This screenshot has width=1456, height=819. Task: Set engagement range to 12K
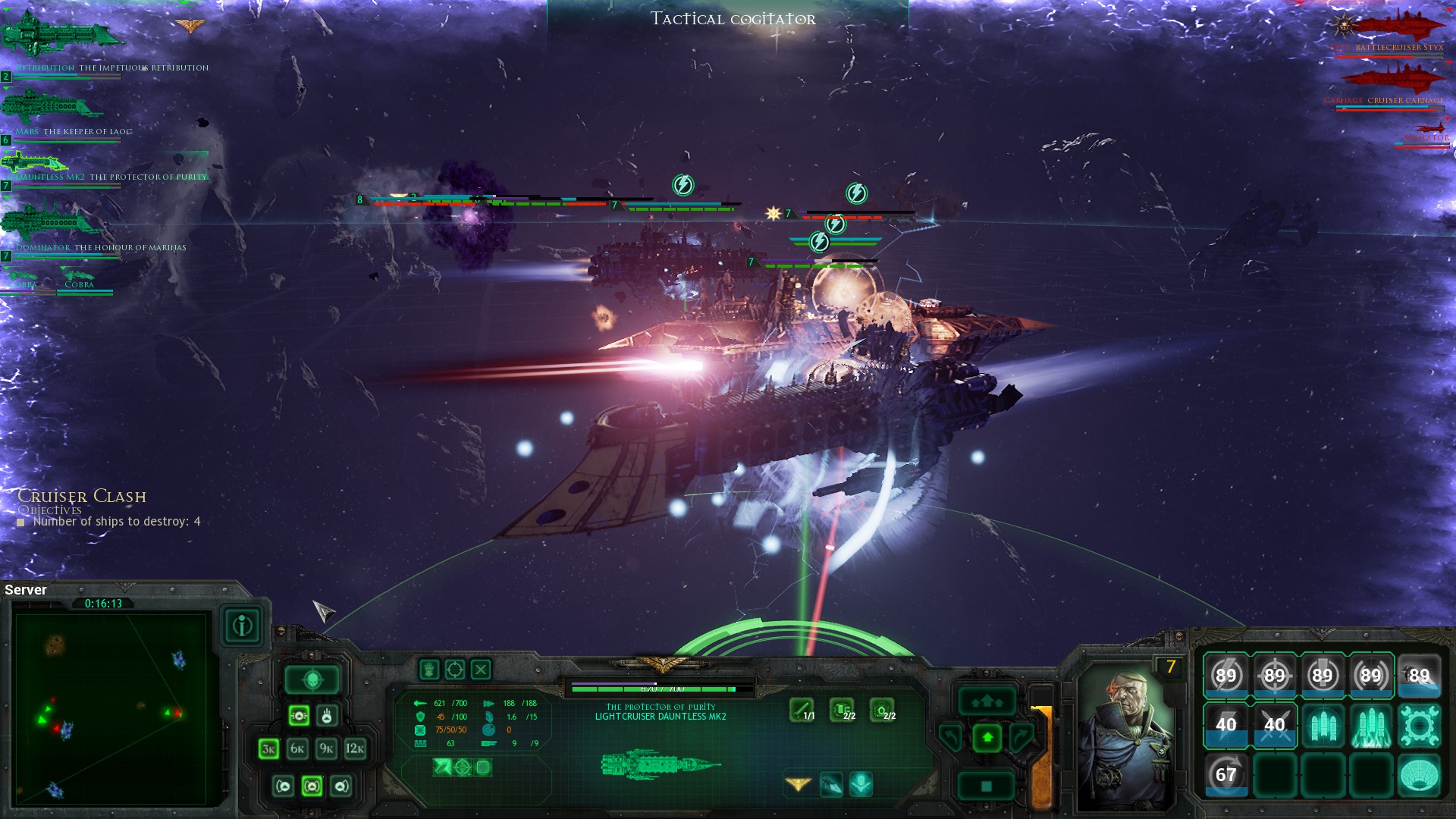[x=355, y=749]
